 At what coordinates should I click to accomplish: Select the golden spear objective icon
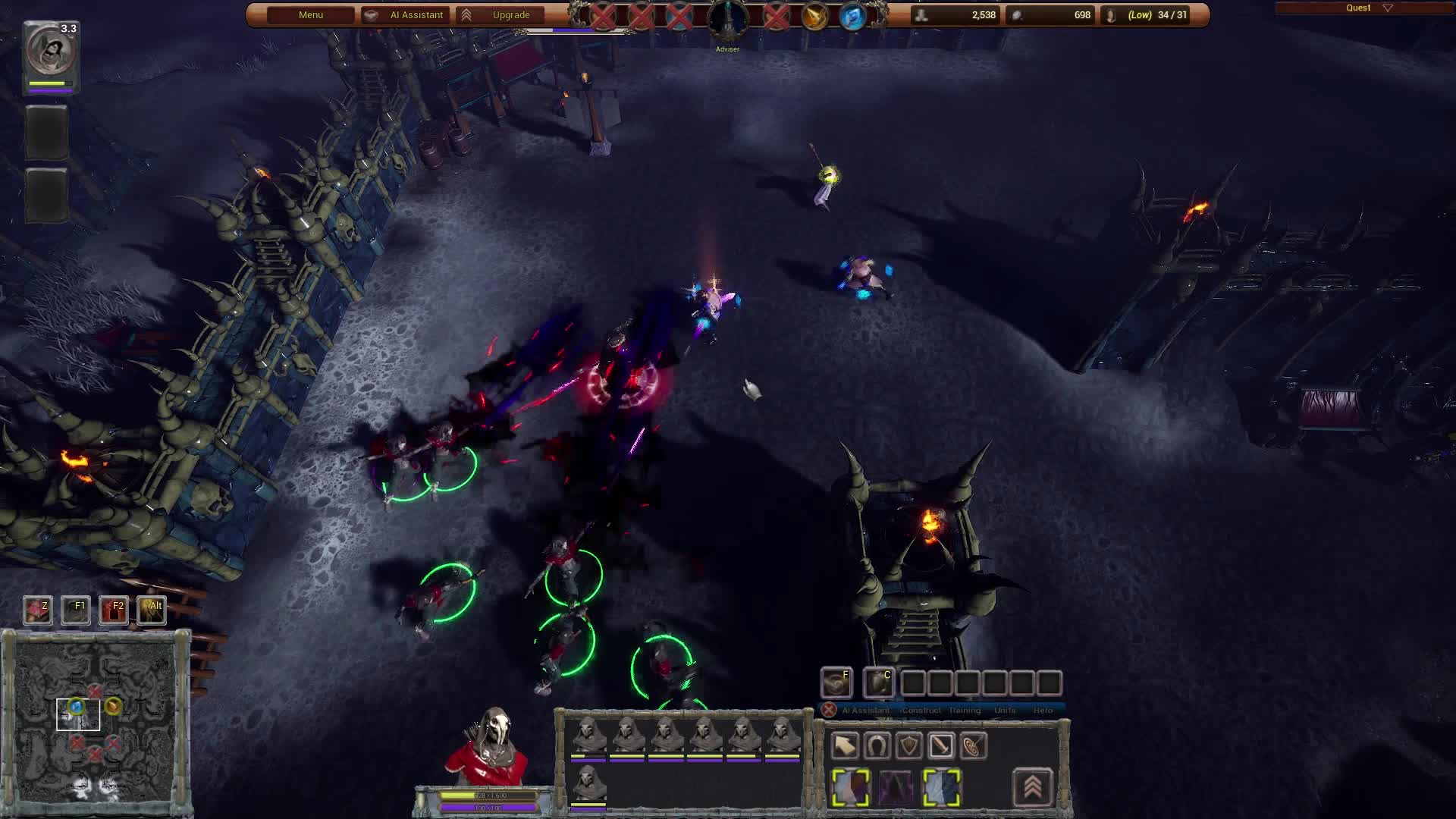[x=814, y=16]
